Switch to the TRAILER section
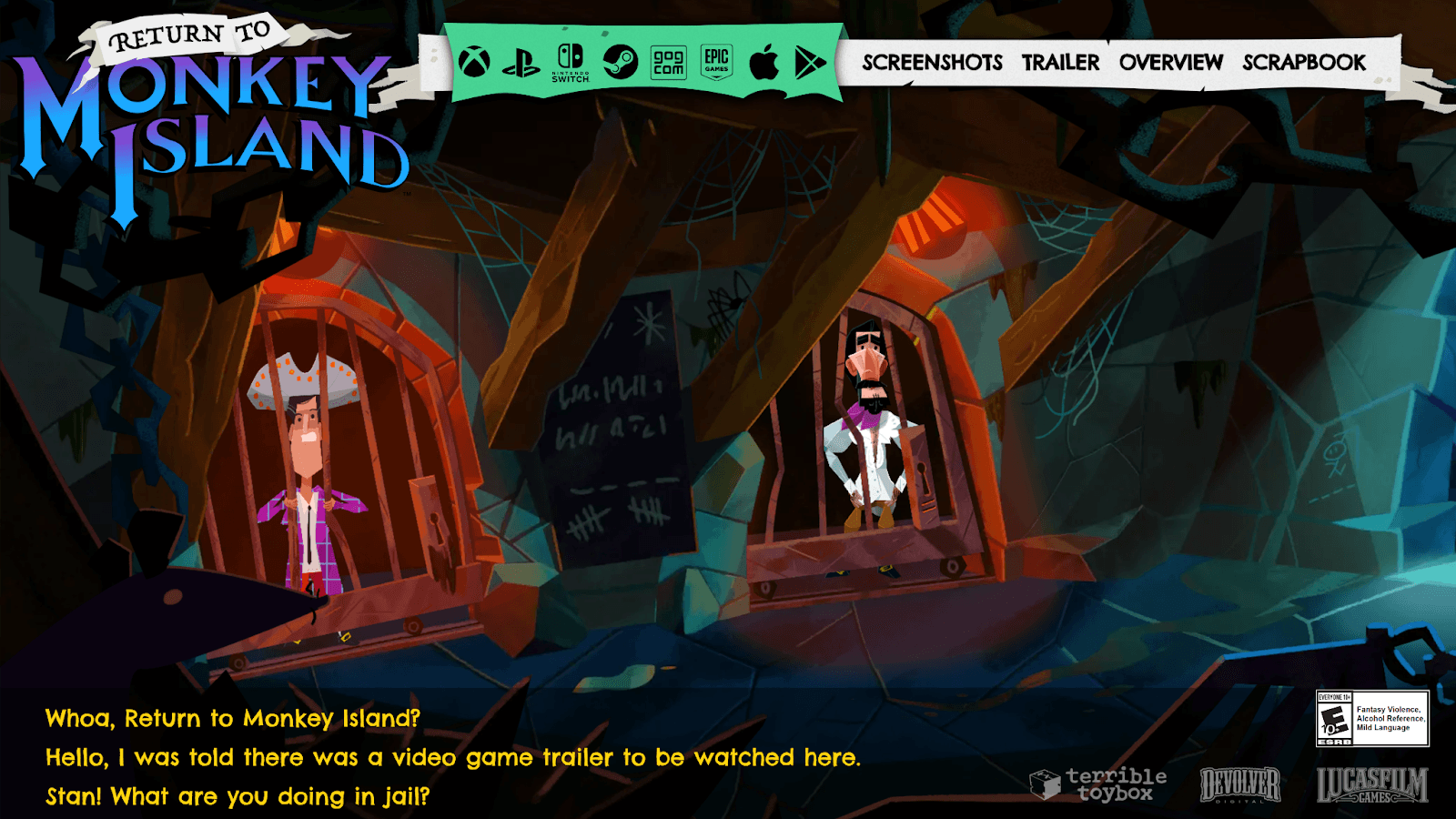Viewport: 1456px width, 819px height. tap(1060, 63)
